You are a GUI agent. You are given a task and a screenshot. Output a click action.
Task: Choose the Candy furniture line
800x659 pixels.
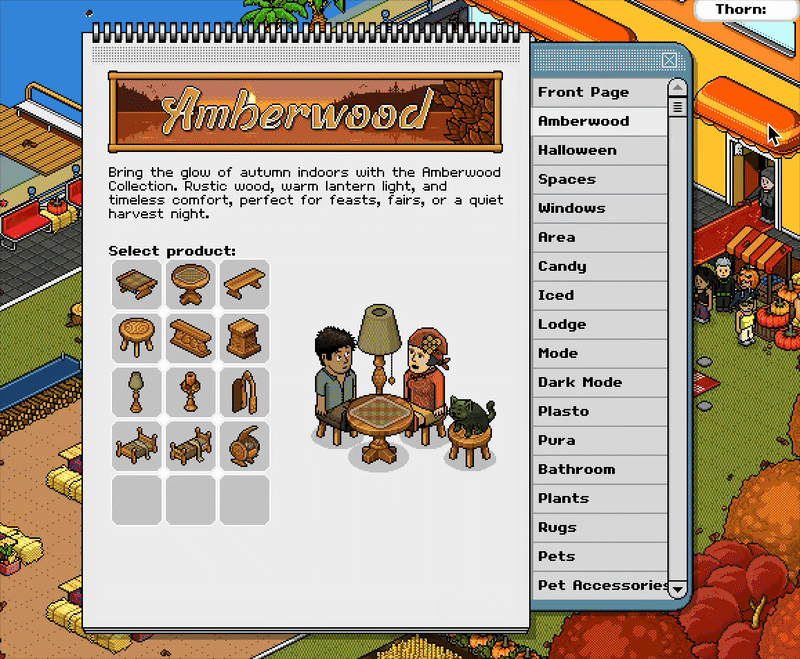point(598,266)
